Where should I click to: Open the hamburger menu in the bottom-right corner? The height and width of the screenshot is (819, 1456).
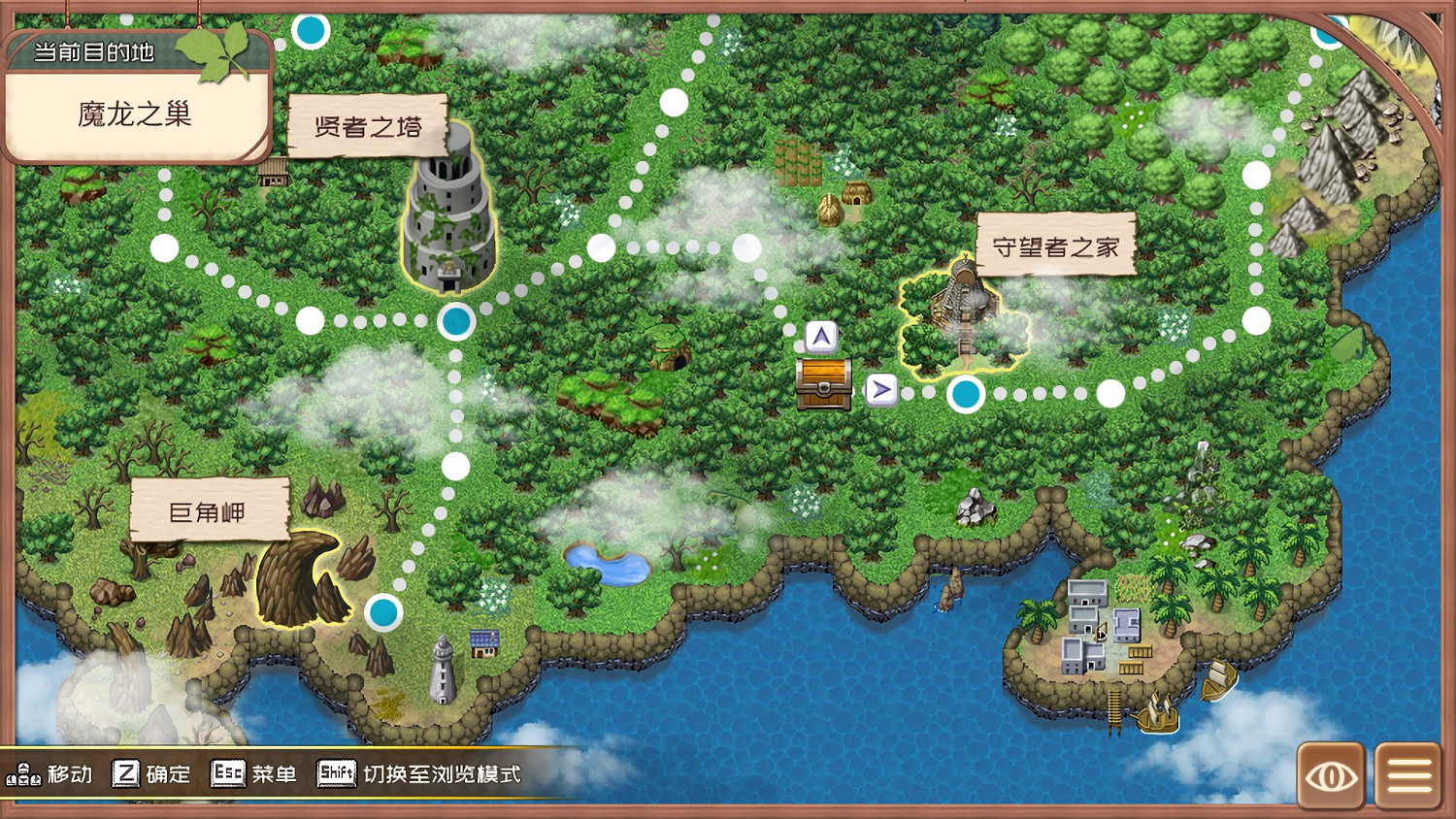click(x=1406, y=774)
